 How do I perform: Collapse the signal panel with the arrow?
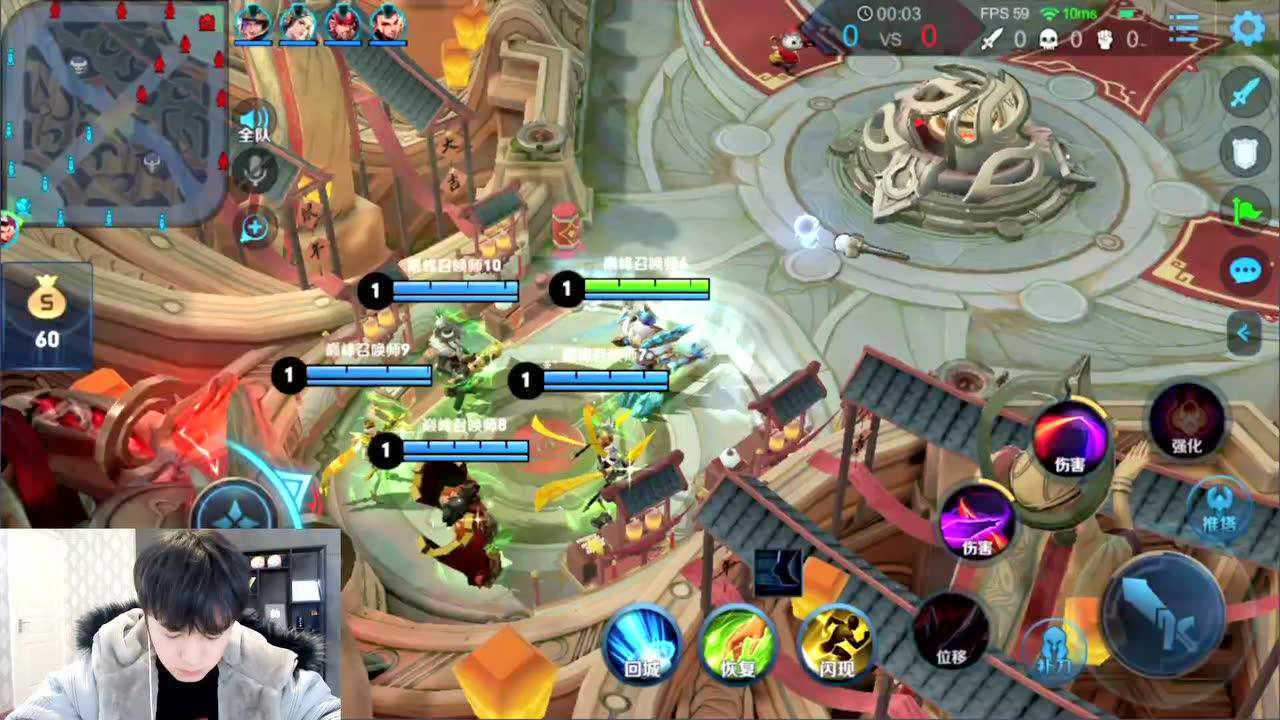tap(1244, 332)
